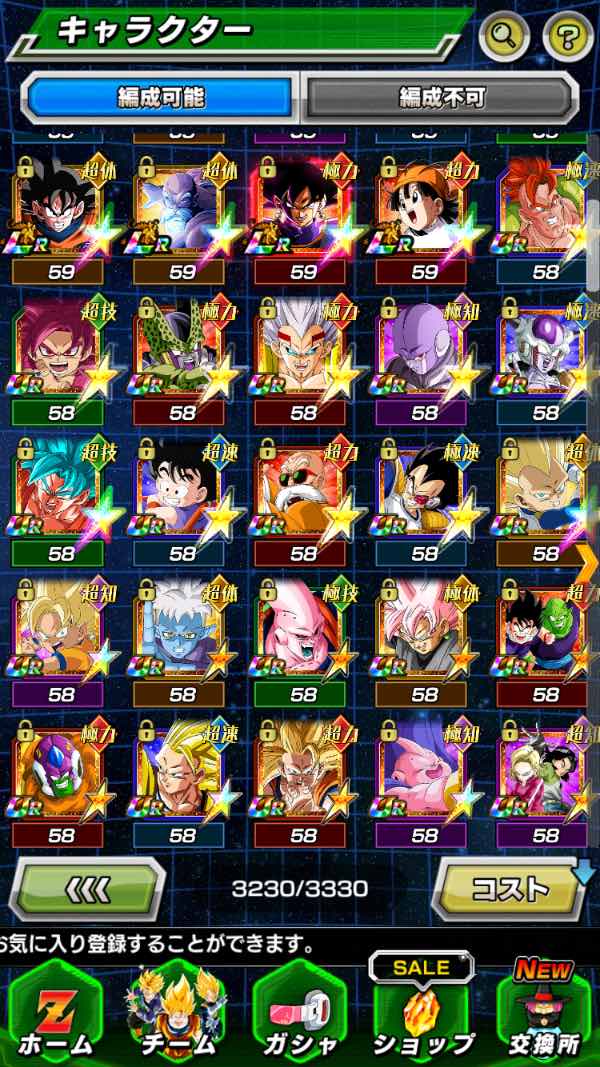
Task: Go to the ホーム home screen
Action: pos(55,1012)
